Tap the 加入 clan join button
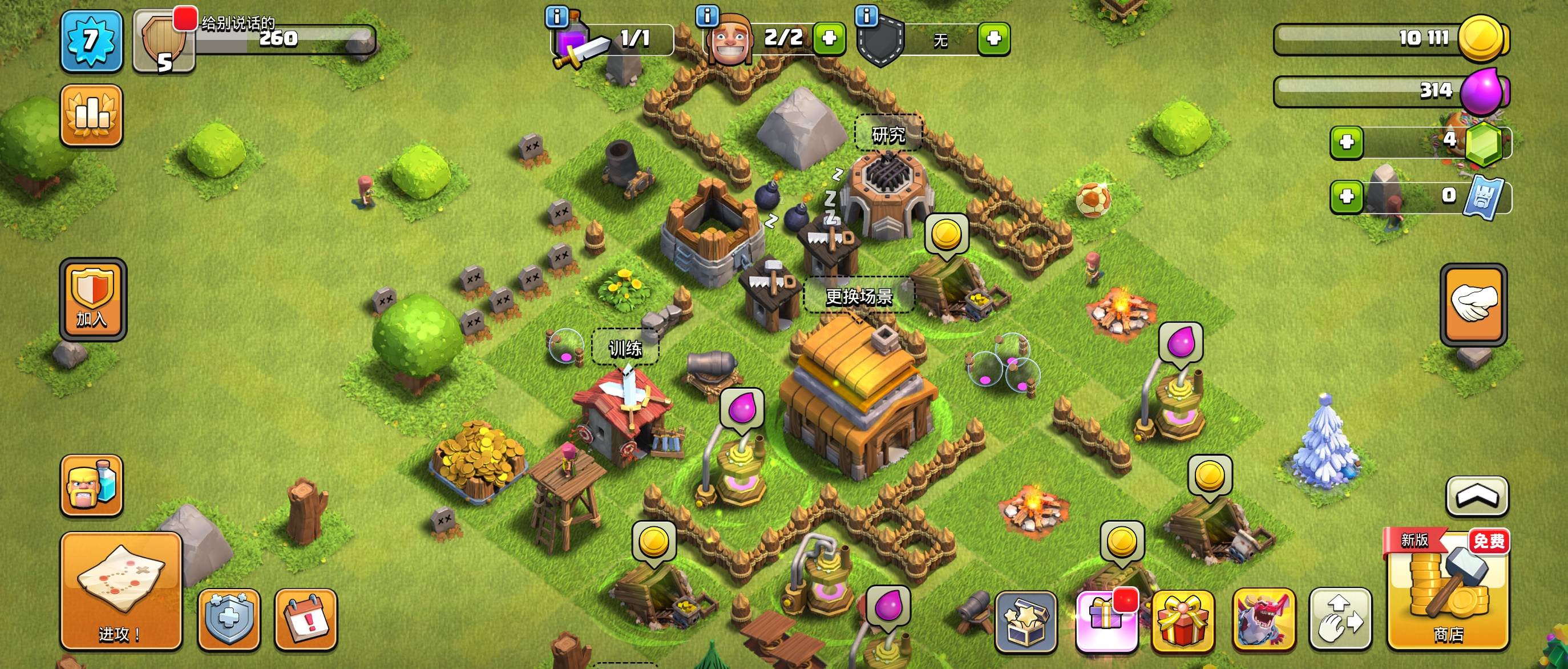Screen dimensions: 1568x669 (x=92, y=299)
